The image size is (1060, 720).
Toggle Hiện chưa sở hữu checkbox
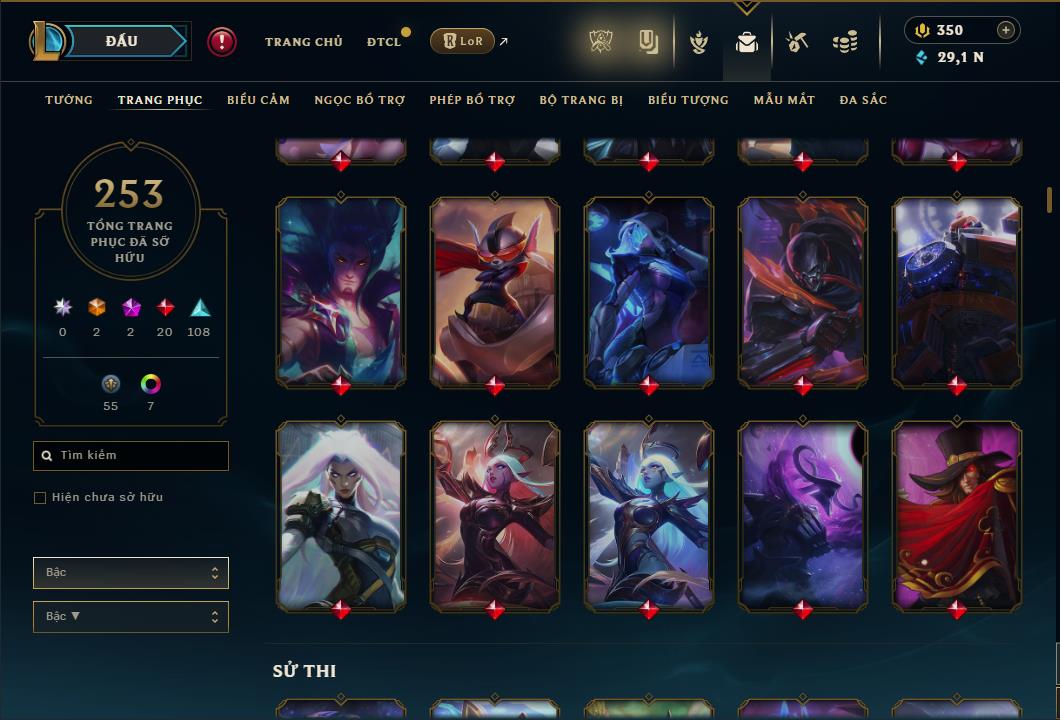tap(40, 498)
